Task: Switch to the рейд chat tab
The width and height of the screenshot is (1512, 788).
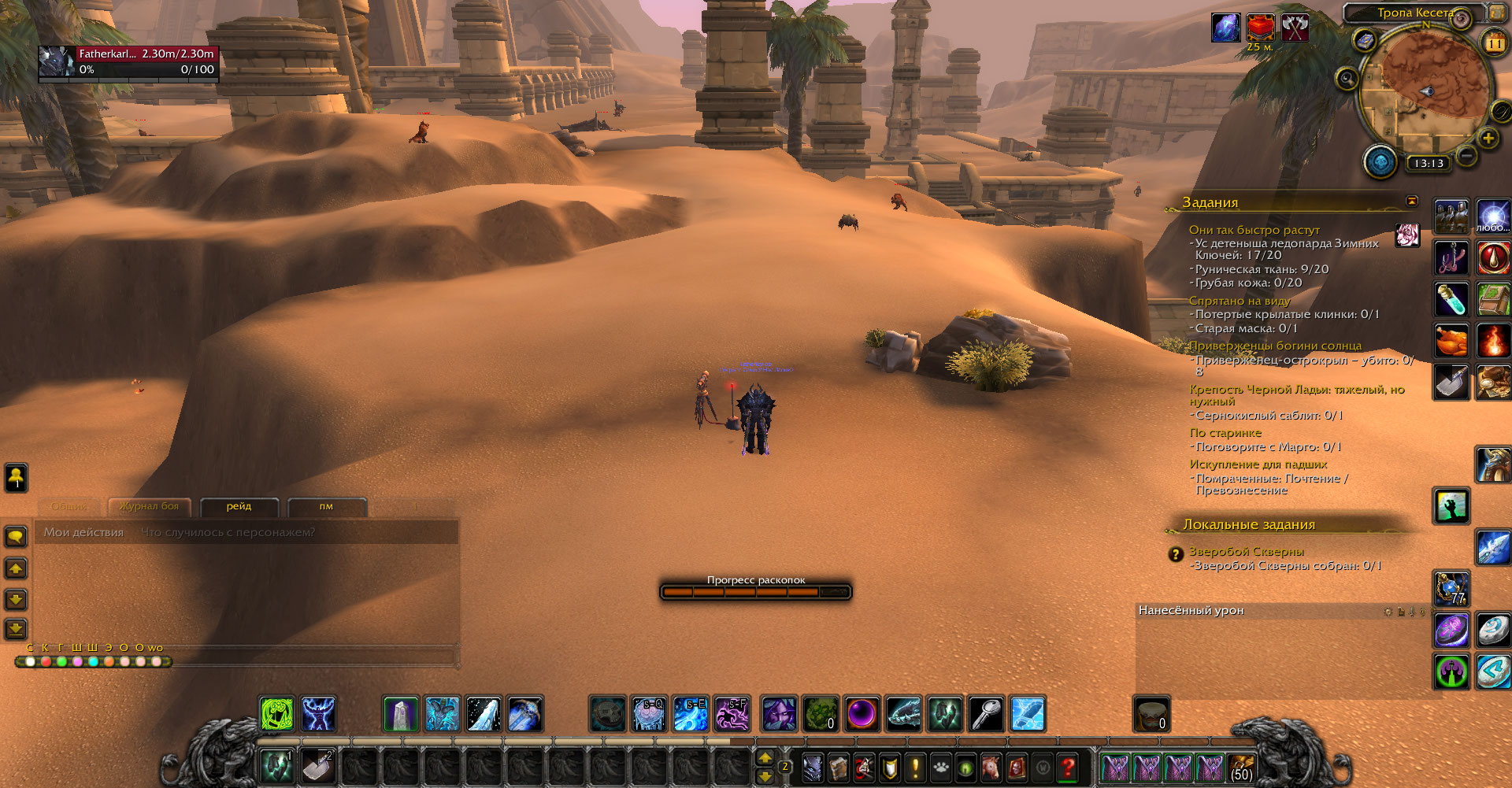Action: (239, 506)
